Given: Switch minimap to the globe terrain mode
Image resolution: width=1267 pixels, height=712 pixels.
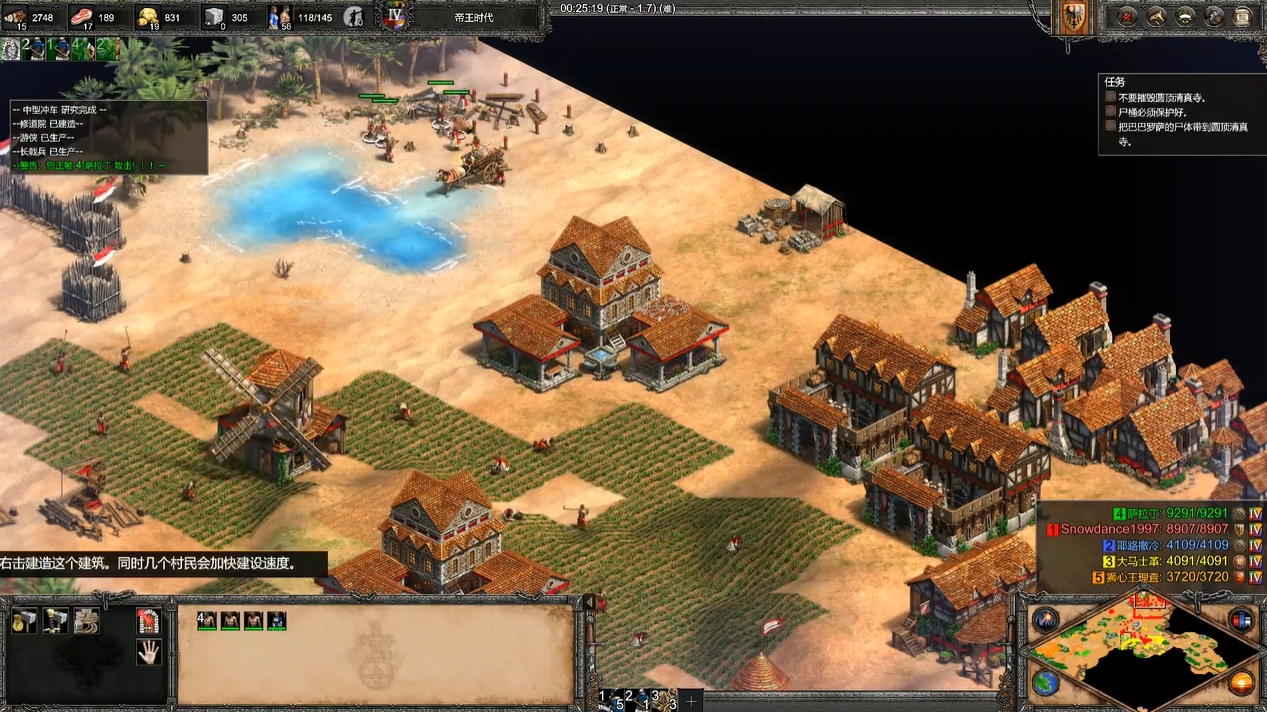Looking at the screenshot, I should (x=1046, y=684).
